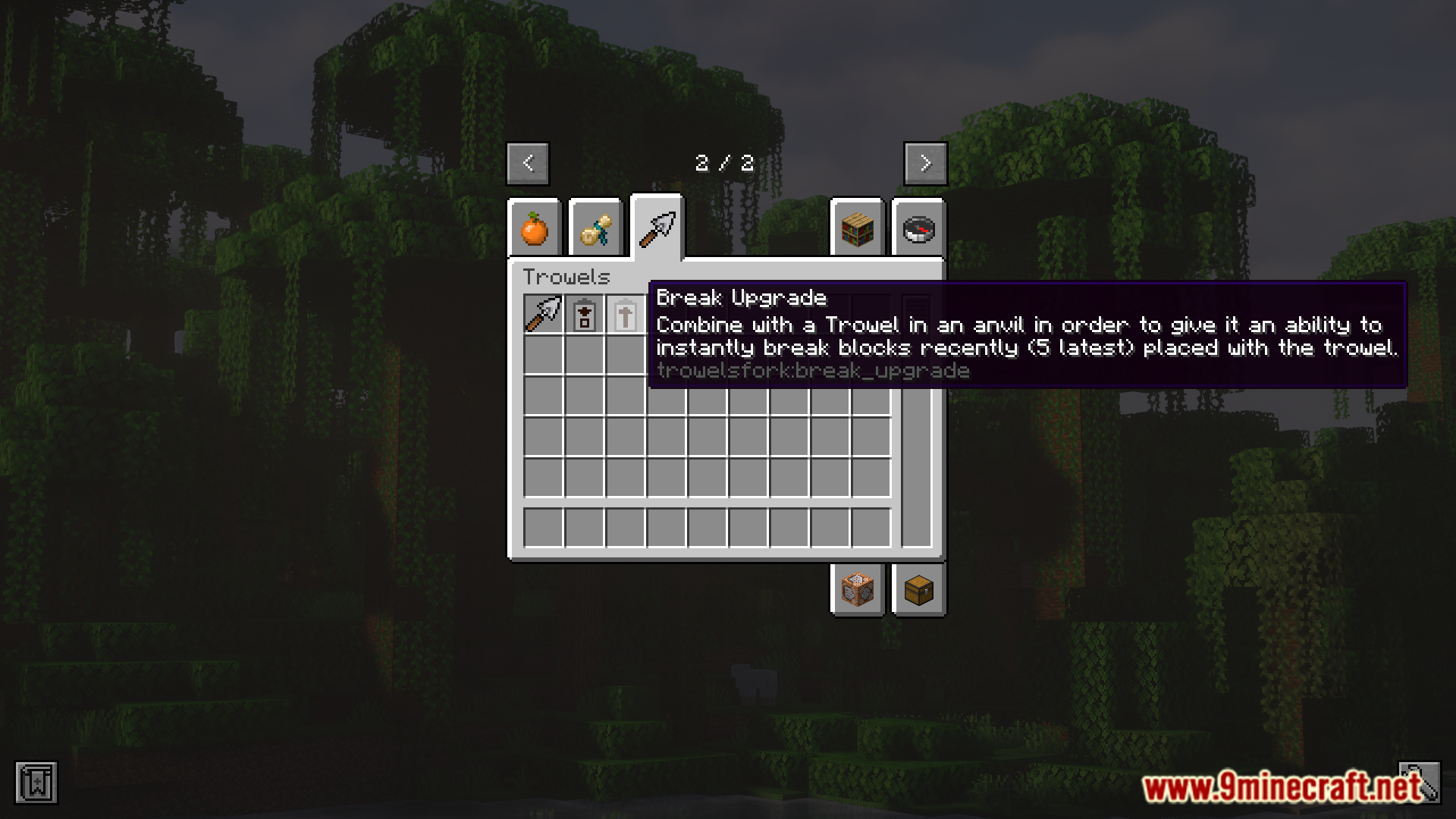Open the command block tab

pyautogui.click(x=858, y=589)
